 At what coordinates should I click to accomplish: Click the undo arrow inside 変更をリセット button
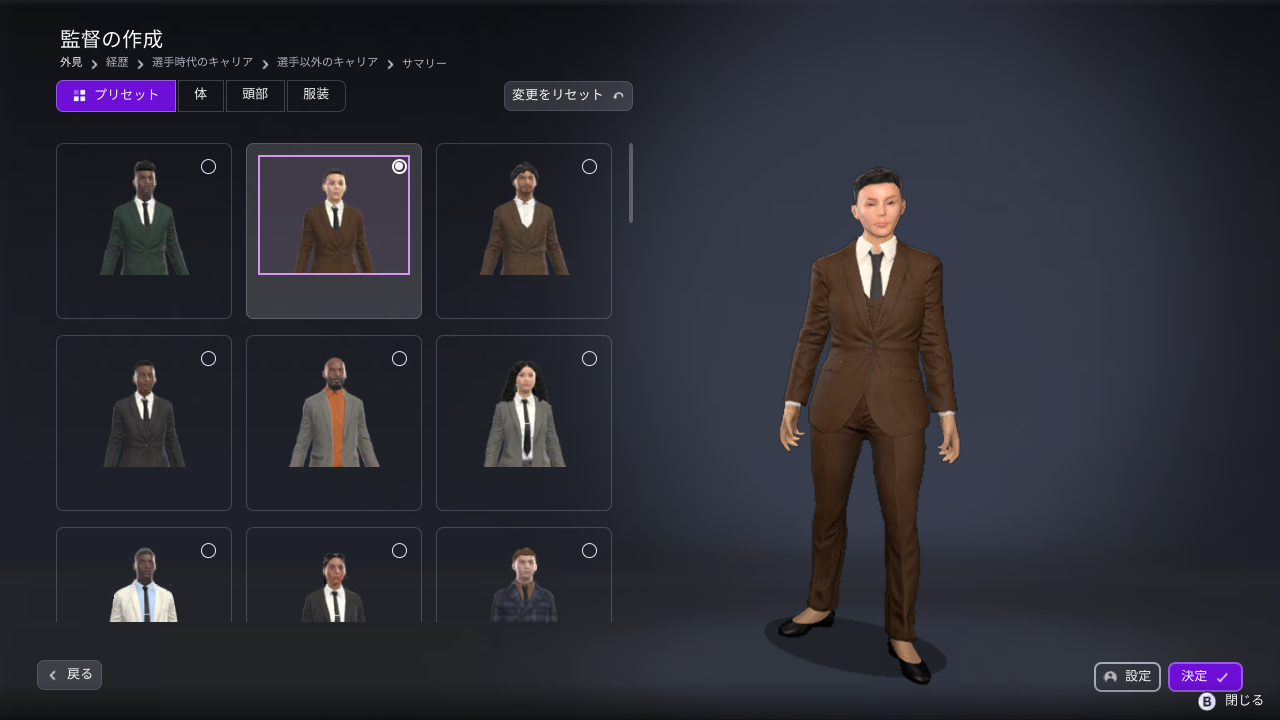coord(620,96)
